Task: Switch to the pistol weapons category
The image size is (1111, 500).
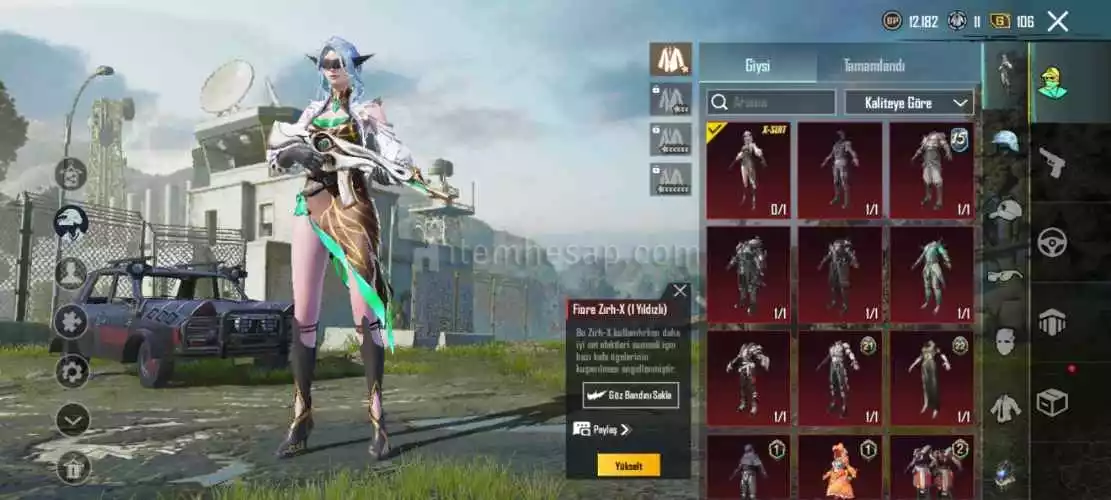Action: click(x=1051, y=162)
